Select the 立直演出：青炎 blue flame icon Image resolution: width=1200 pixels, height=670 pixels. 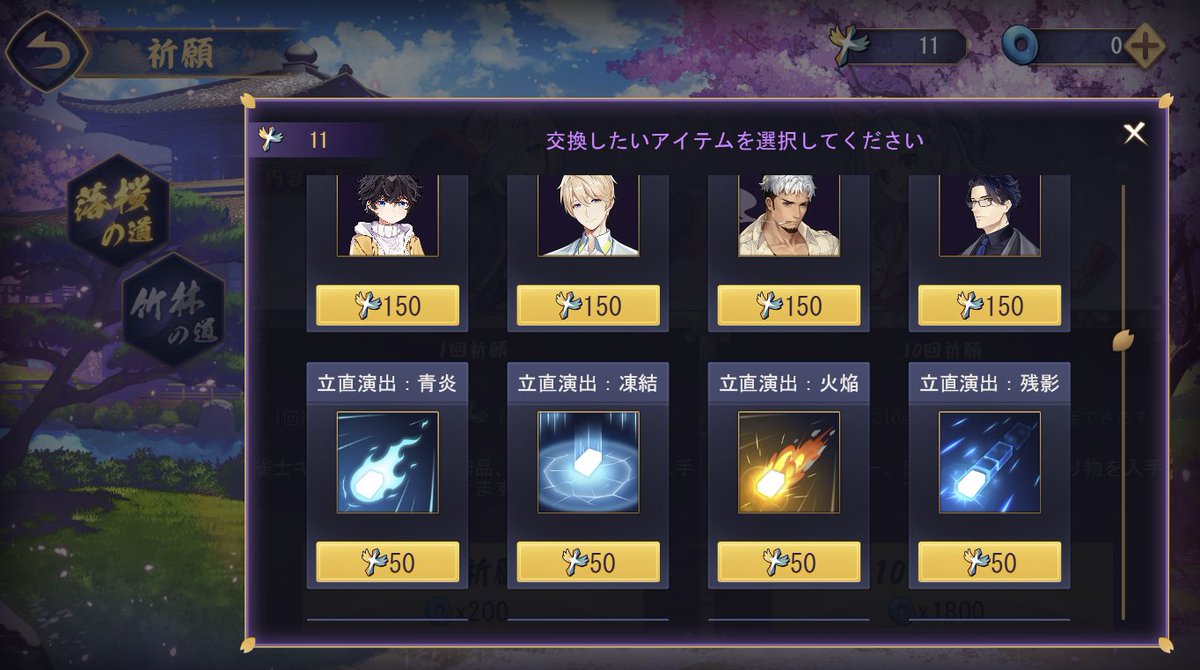(388, 462)
